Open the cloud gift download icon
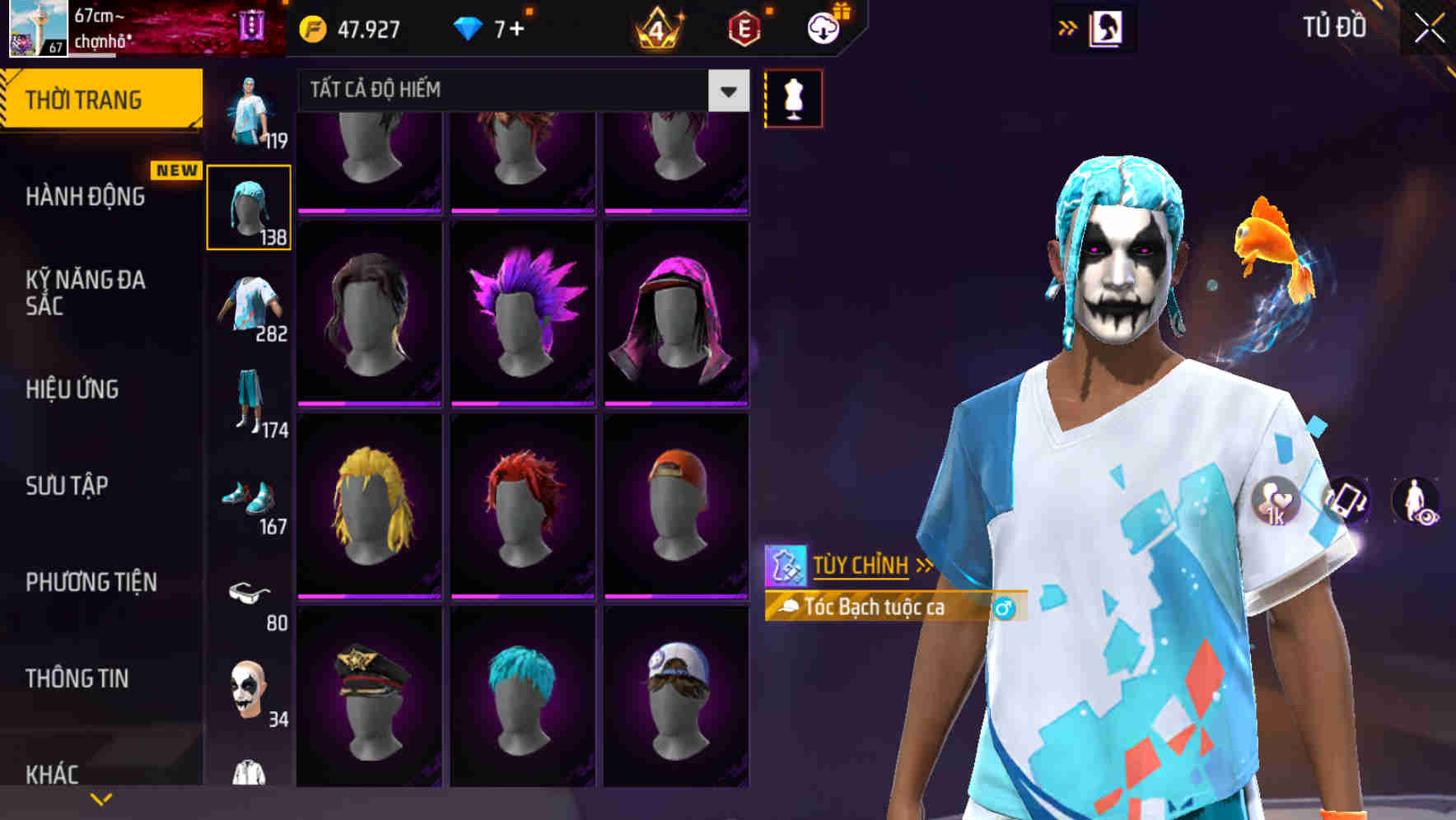The image size is (1456, 820). coord(826,27)
